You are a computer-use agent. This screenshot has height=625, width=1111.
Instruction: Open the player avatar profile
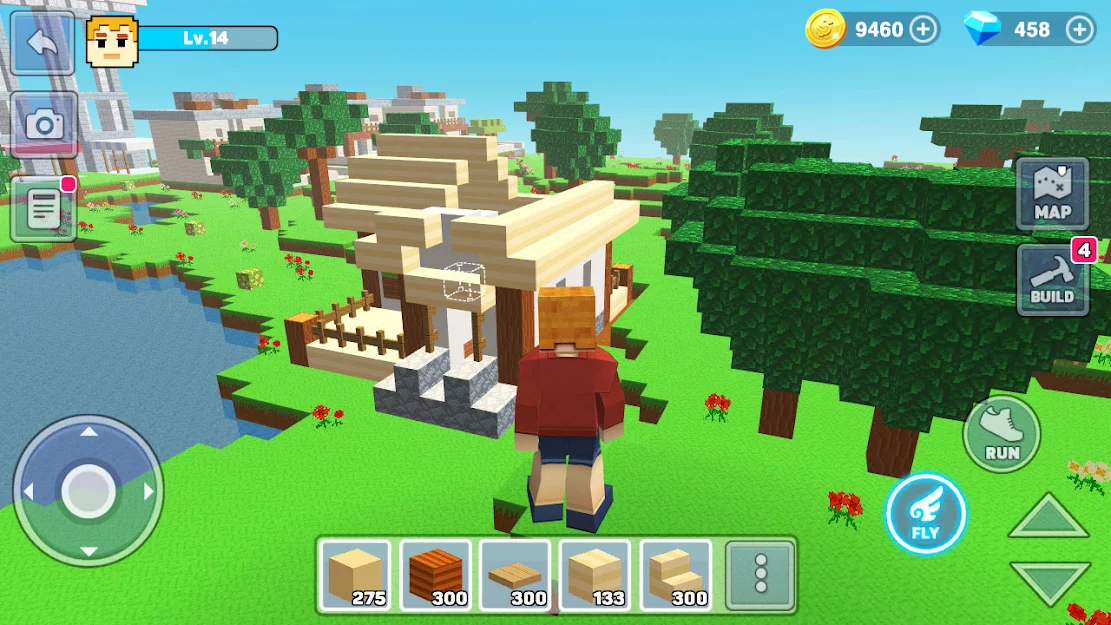click(x=111, y=42)
